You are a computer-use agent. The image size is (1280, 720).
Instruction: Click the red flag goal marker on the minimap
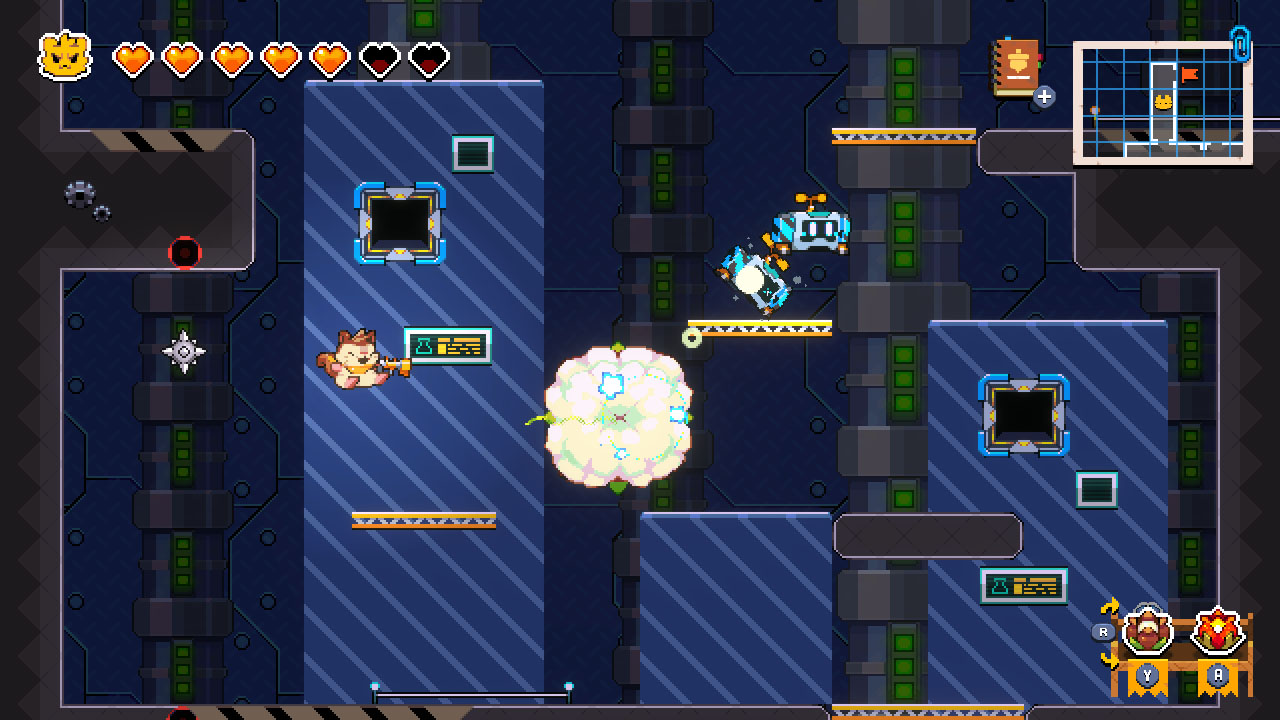click(x=1190, y=74)
